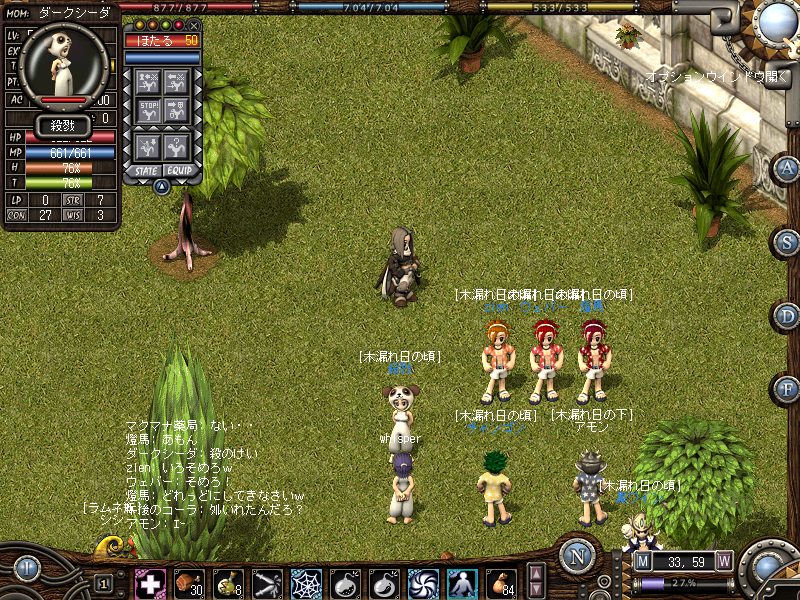Activate the STOP! pet command

tap(149, 110)
